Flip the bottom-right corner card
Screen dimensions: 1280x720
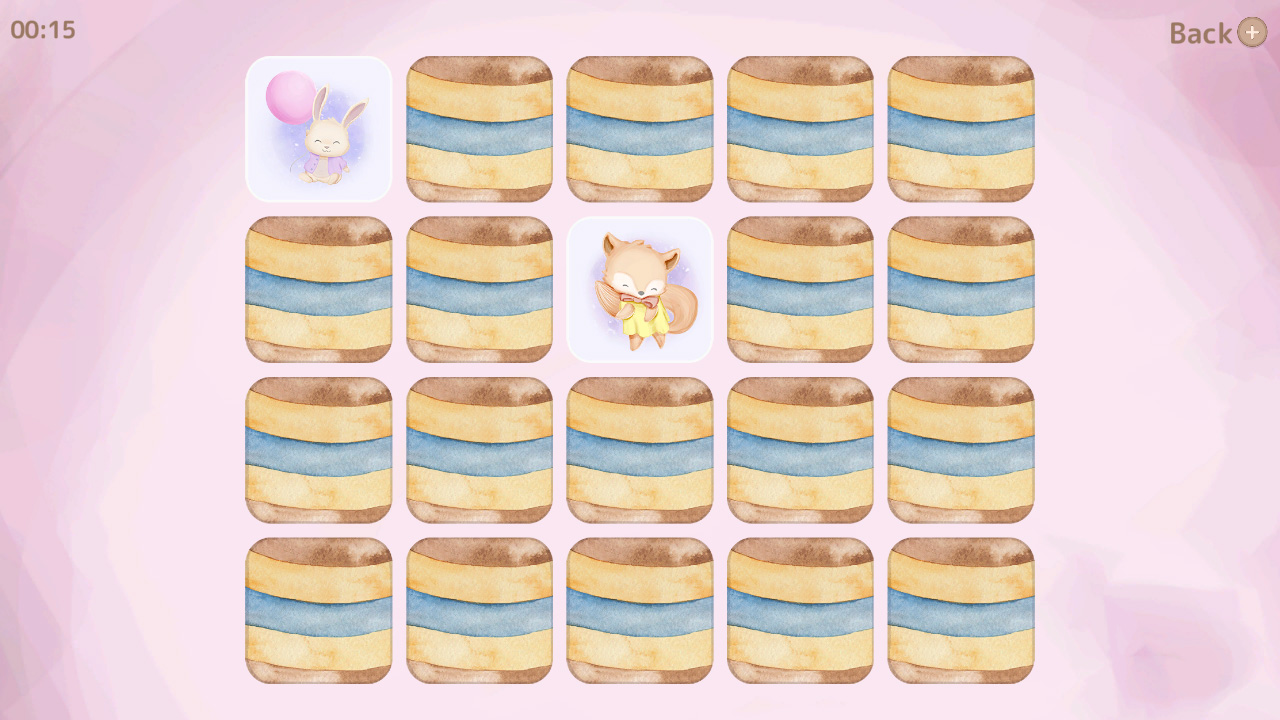click(960, 610)
